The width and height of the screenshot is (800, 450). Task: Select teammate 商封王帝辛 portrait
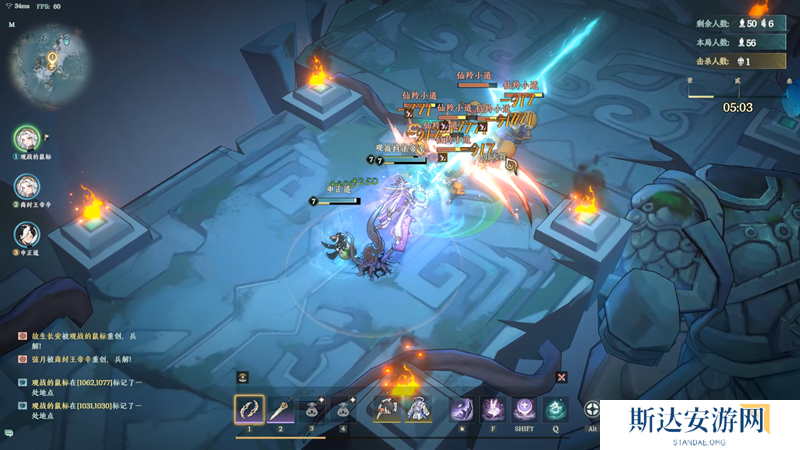(x=26, y=186)
